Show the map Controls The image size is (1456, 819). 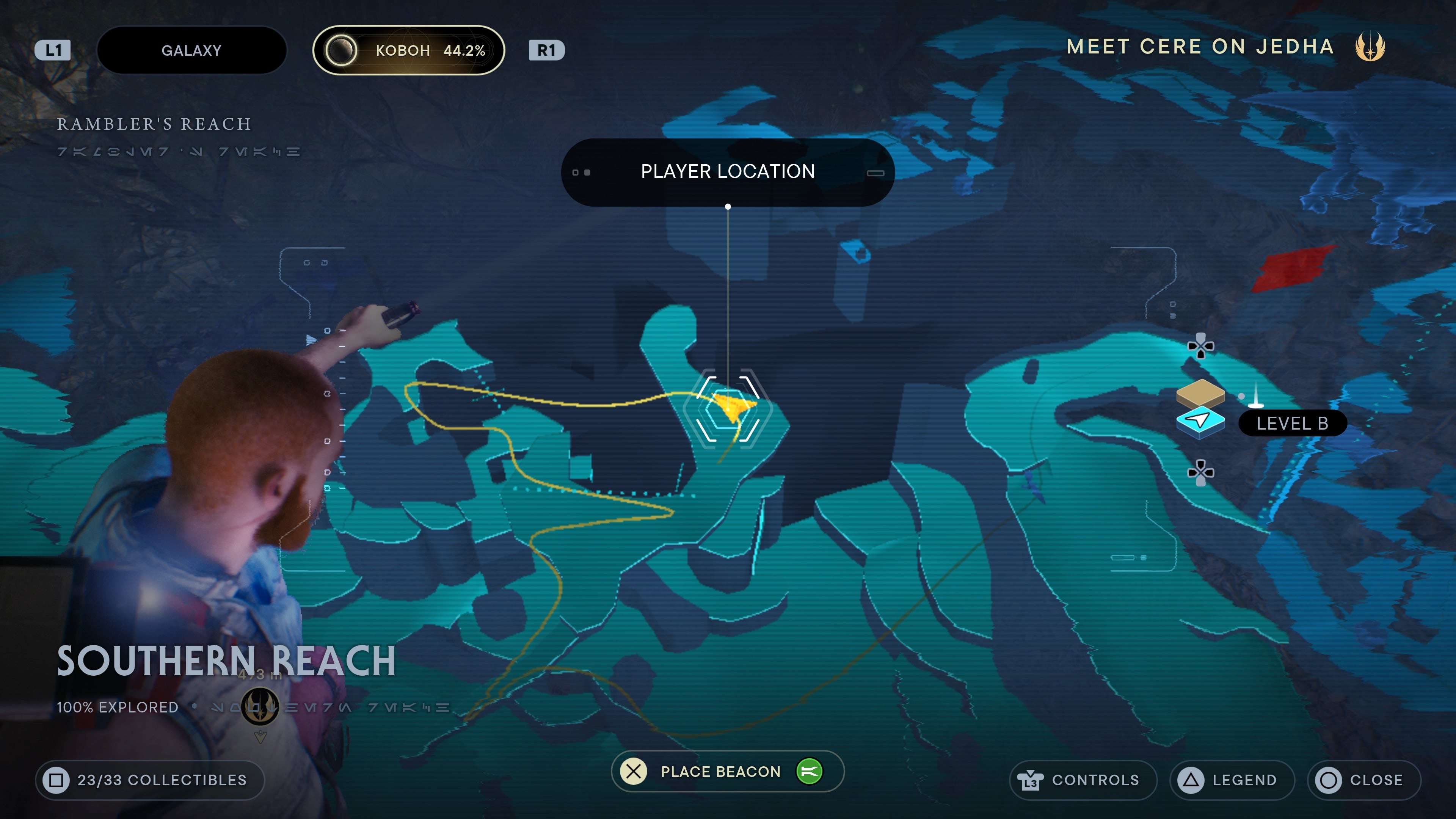(x=1082, y=780)
